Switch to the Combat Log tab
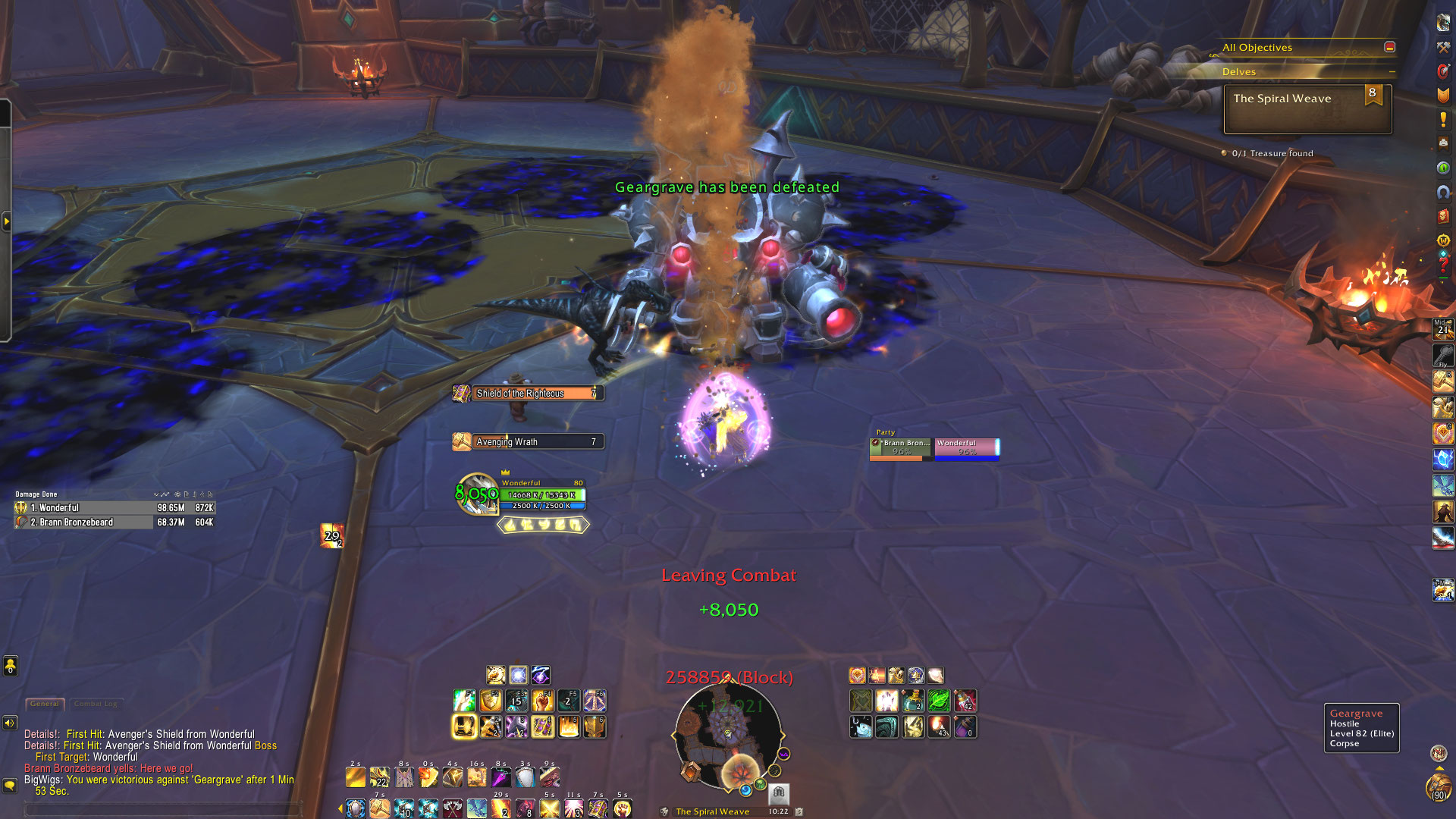This screenshot has width=1456, height=819. 96,704
